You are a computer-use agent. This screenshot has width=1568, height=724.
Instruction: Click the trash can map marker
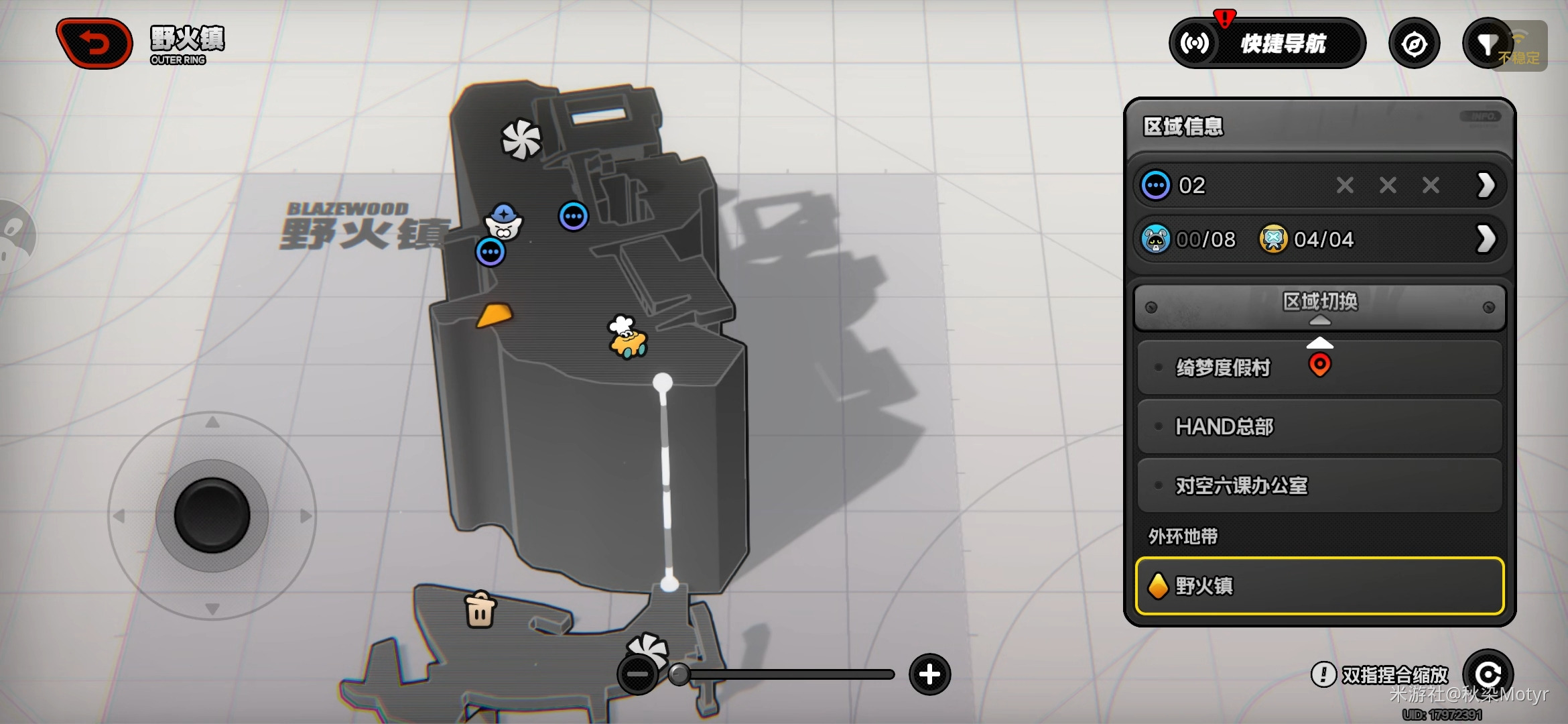pos(480,610)
